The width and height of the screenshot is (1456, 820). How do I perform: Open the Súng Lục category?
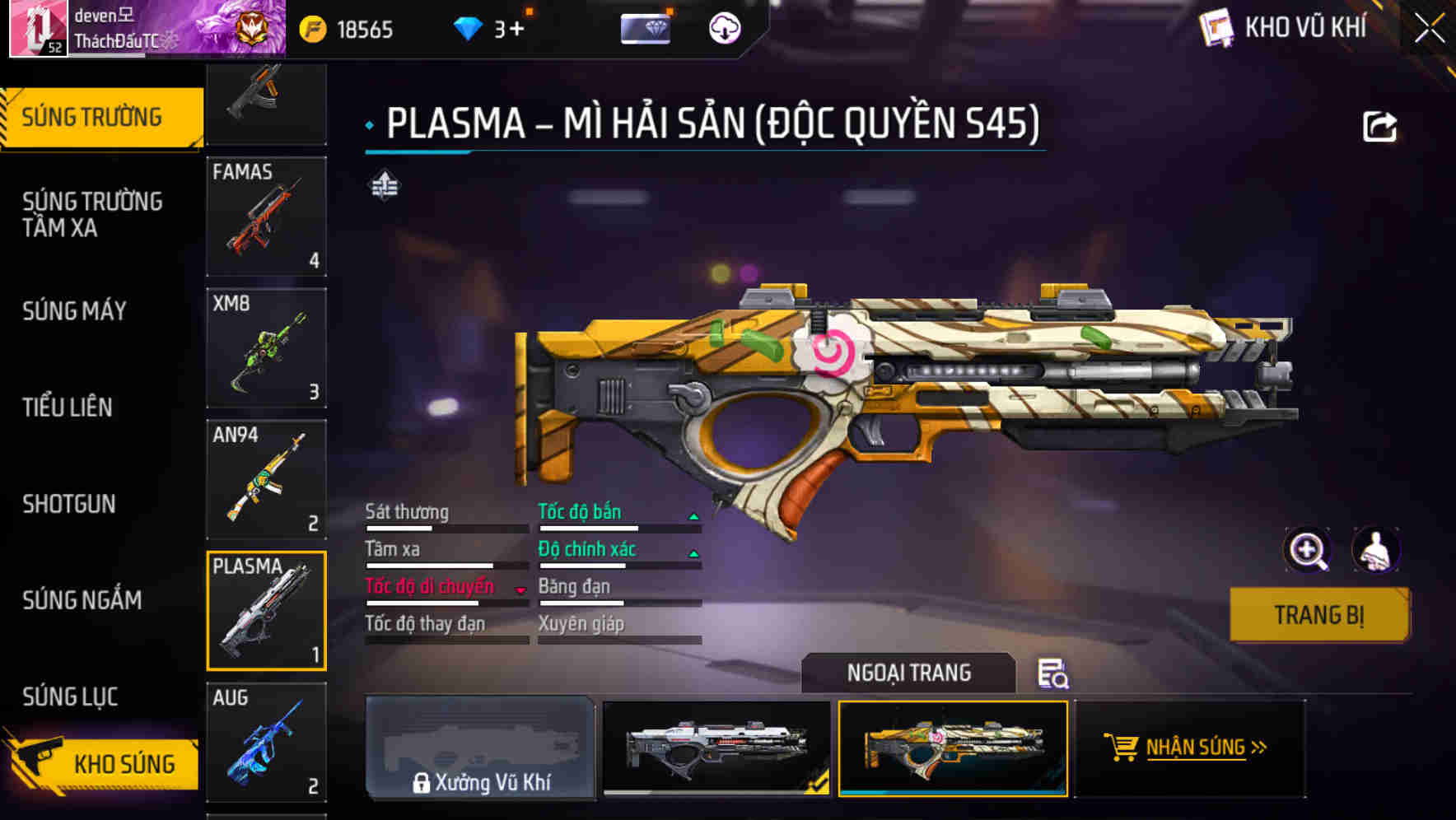click(x=70, y=697)
